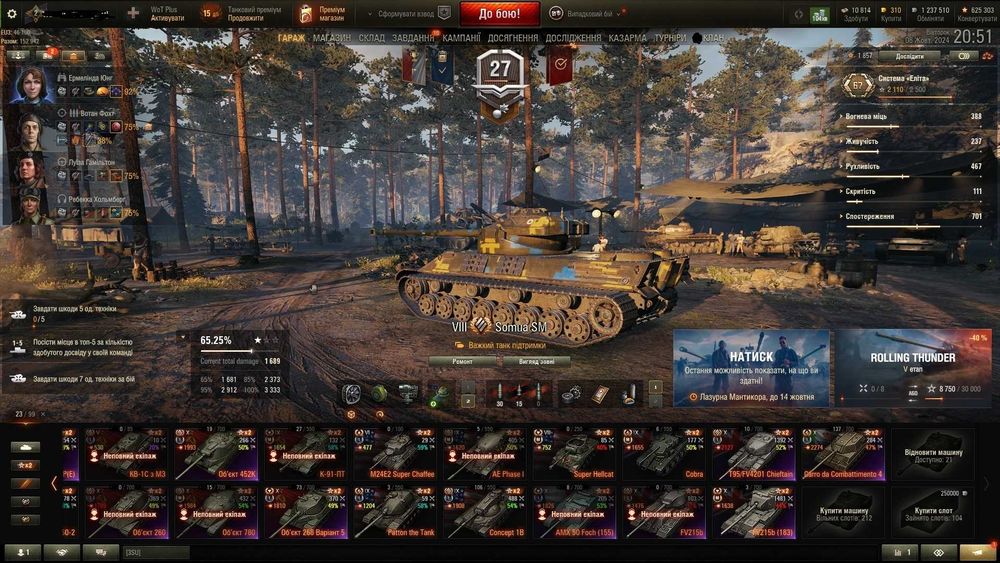Open the НАТИСК Onslaught banner
Screen dimensions: 1000x563
click(751, 366)
